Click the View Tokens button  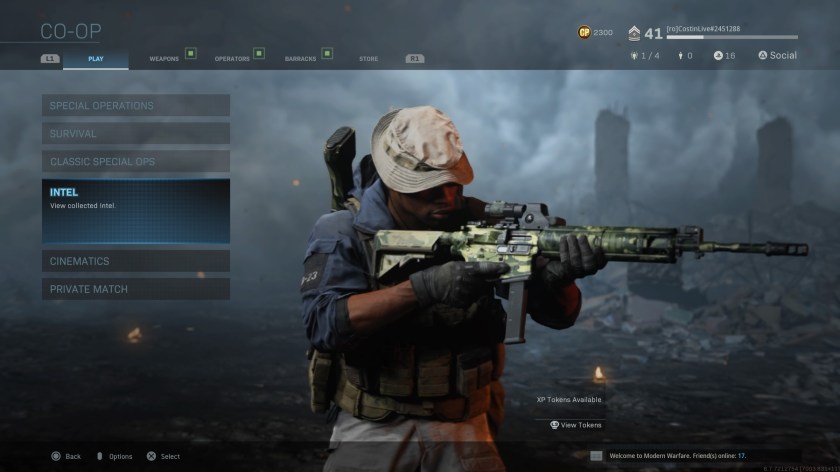click(x=576, y=425)
